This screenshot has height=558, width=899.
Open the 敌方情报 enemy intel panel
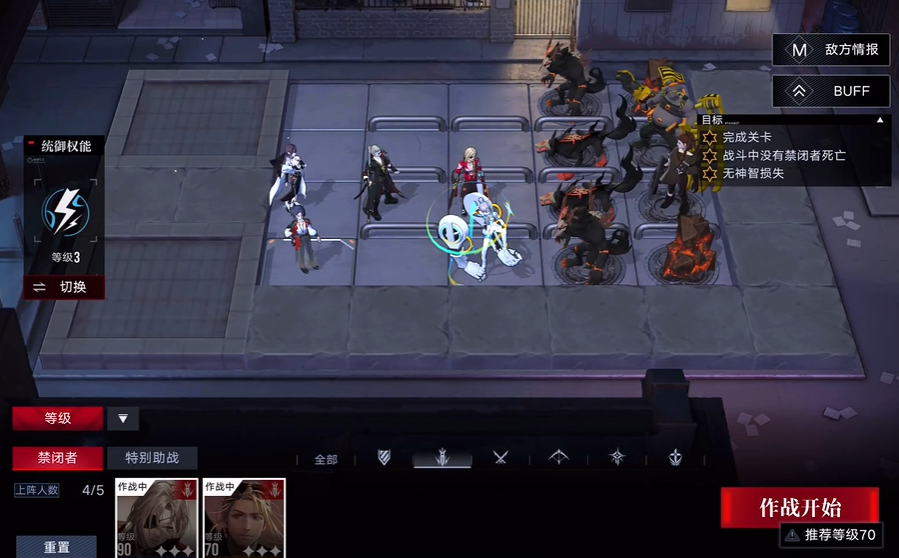[x=830, y=50]
